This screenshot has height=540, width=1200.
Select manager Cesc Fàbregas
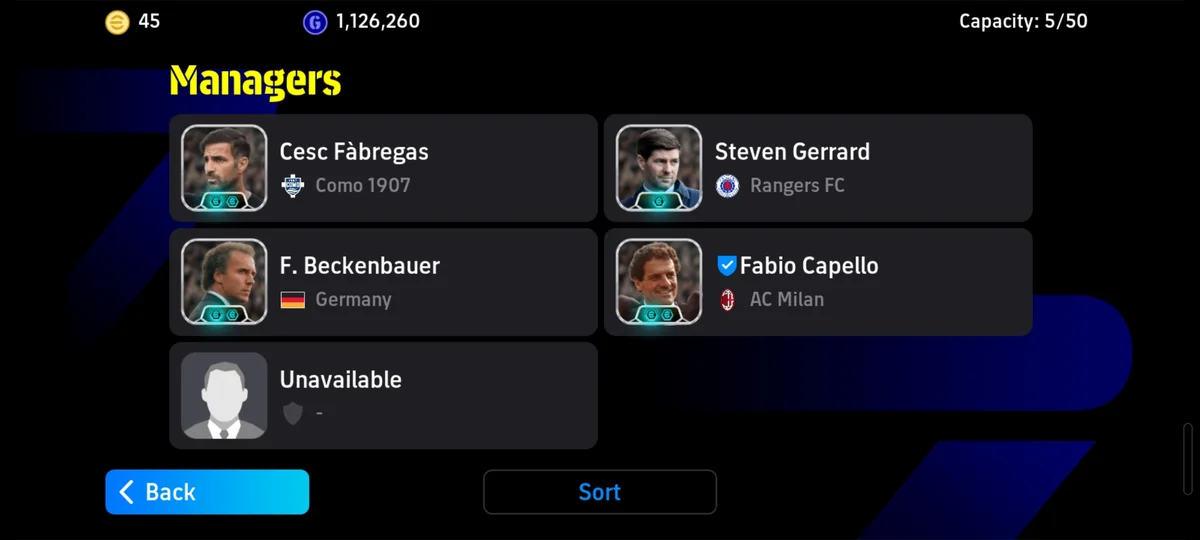click(x=383, y=168)
